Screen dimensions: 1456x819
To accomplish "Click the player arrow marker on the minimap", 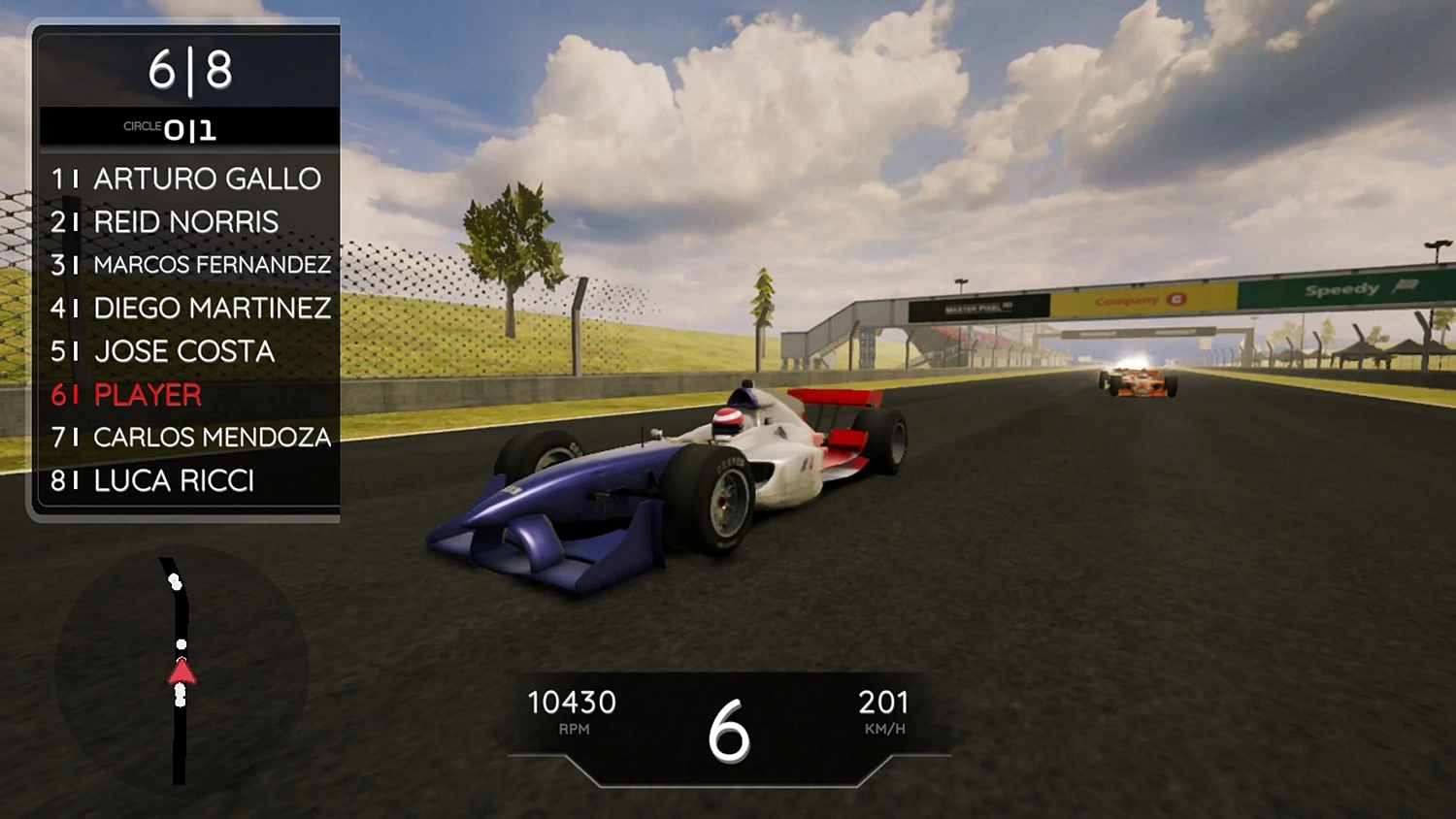I will (182, 672).
